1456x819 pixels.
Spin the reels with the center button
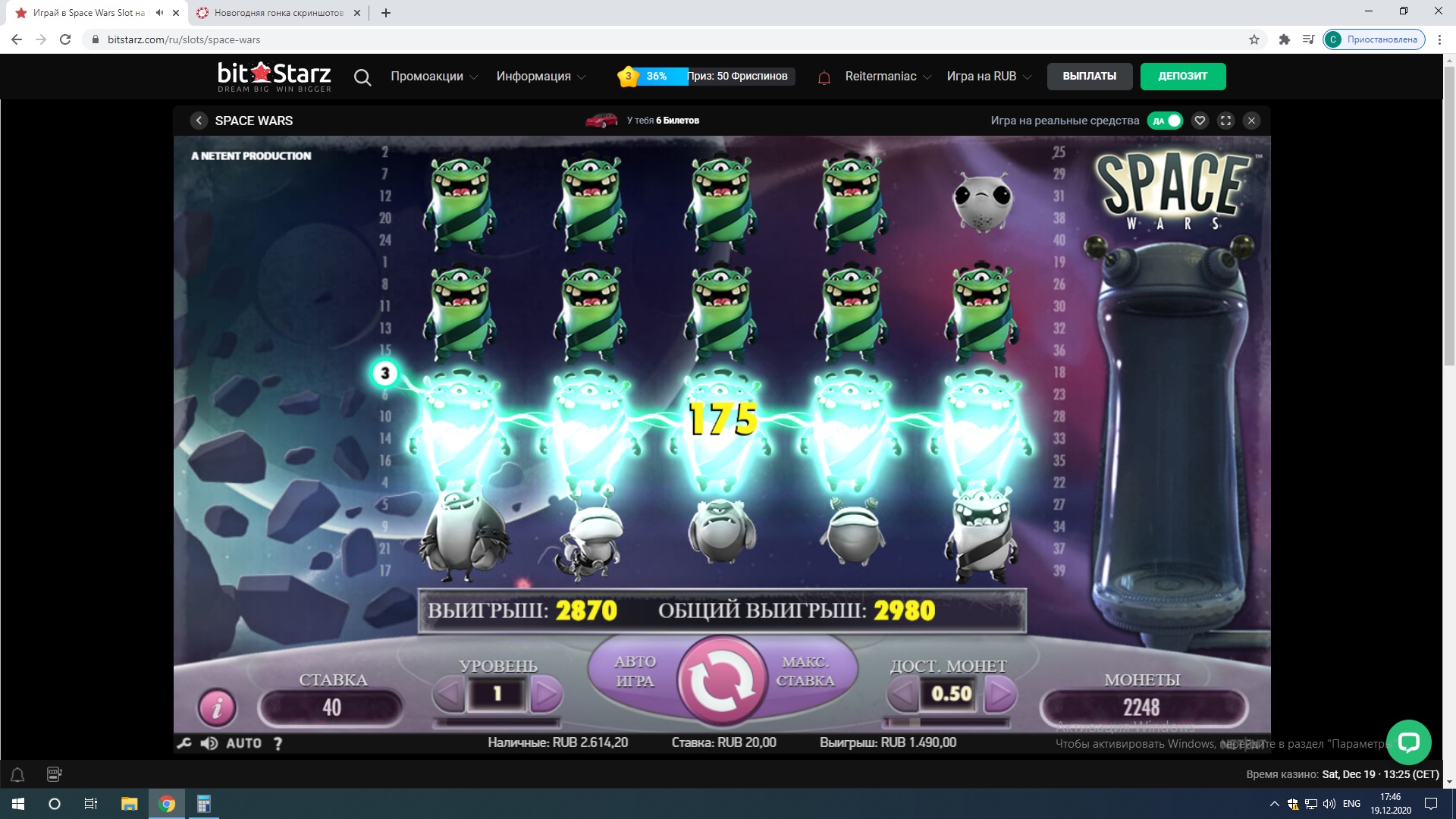[721, 680]
